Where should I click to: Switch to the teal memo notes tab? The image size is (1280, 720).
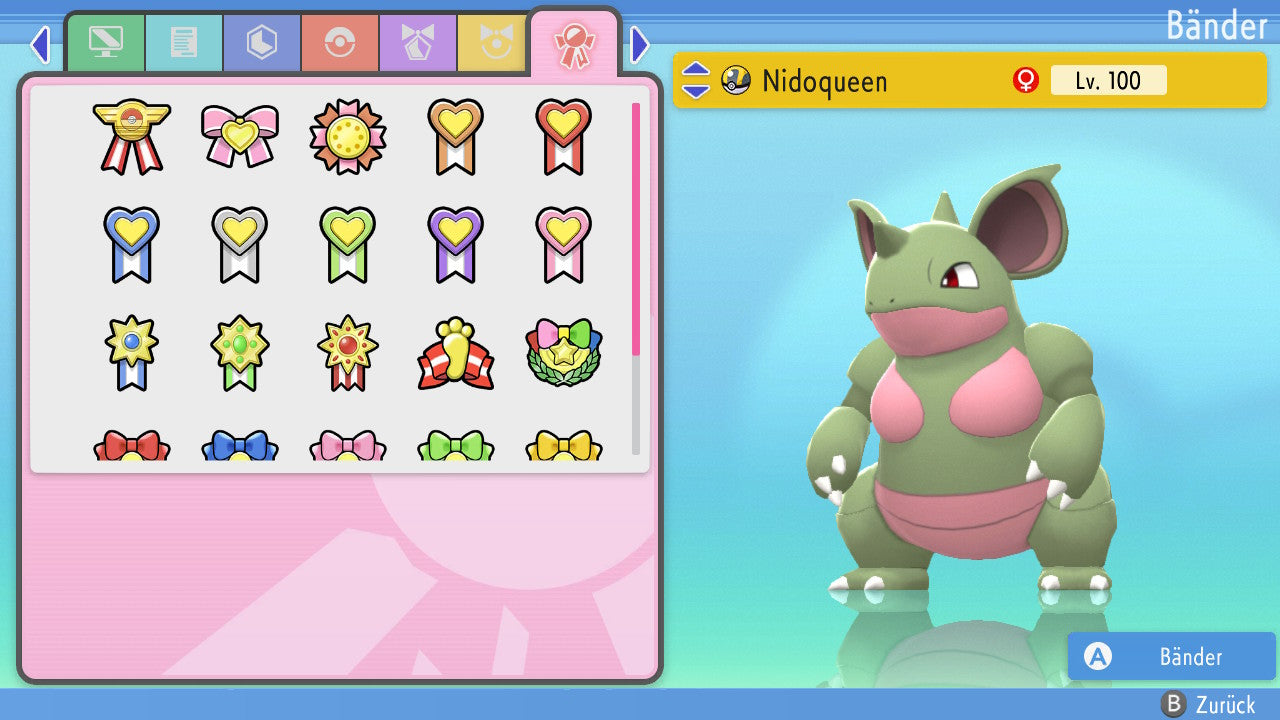pos(183,42)
